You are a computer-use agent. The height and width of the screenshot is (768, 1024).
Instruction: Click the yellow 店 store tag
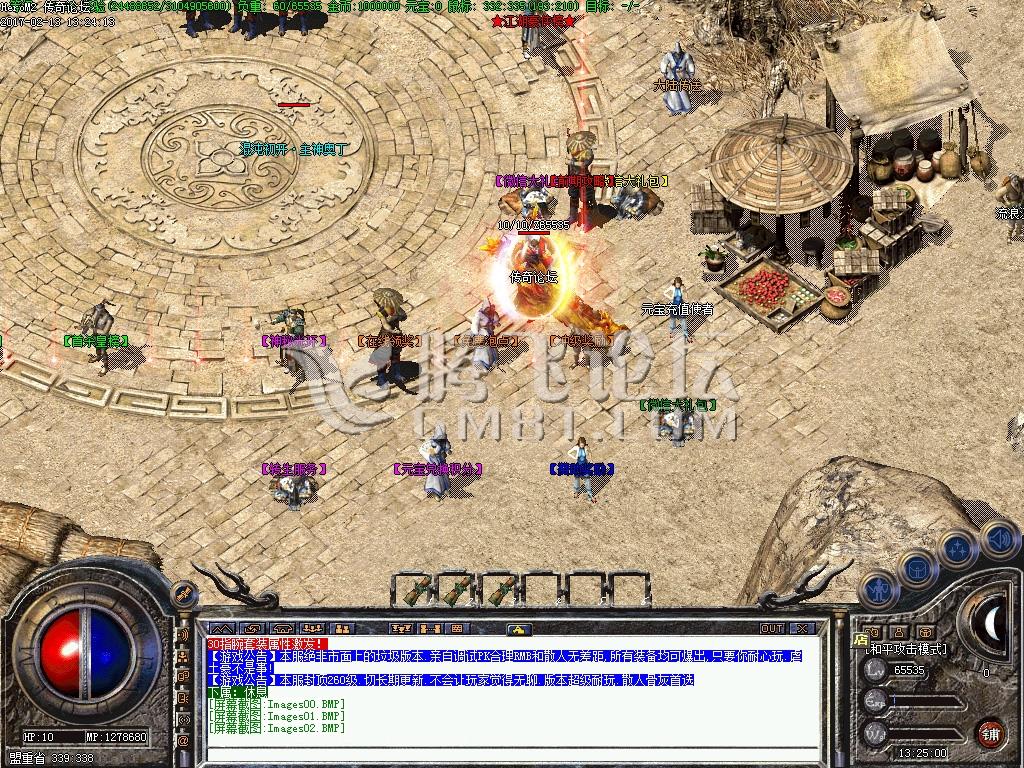point(862,639)
